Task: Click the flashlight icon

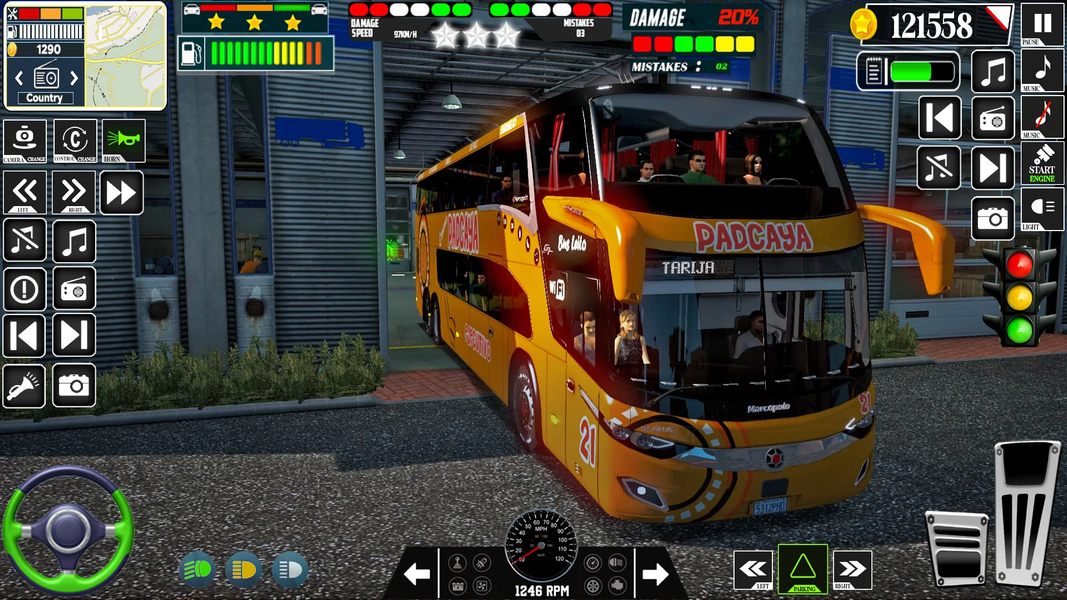Action: point(24,385)
